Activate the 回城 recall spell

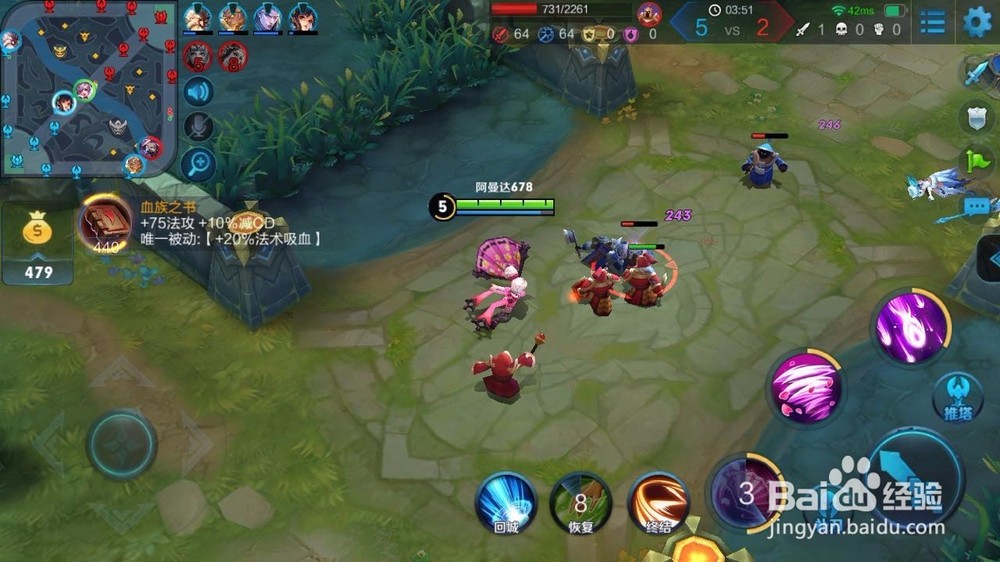[505, 502]
